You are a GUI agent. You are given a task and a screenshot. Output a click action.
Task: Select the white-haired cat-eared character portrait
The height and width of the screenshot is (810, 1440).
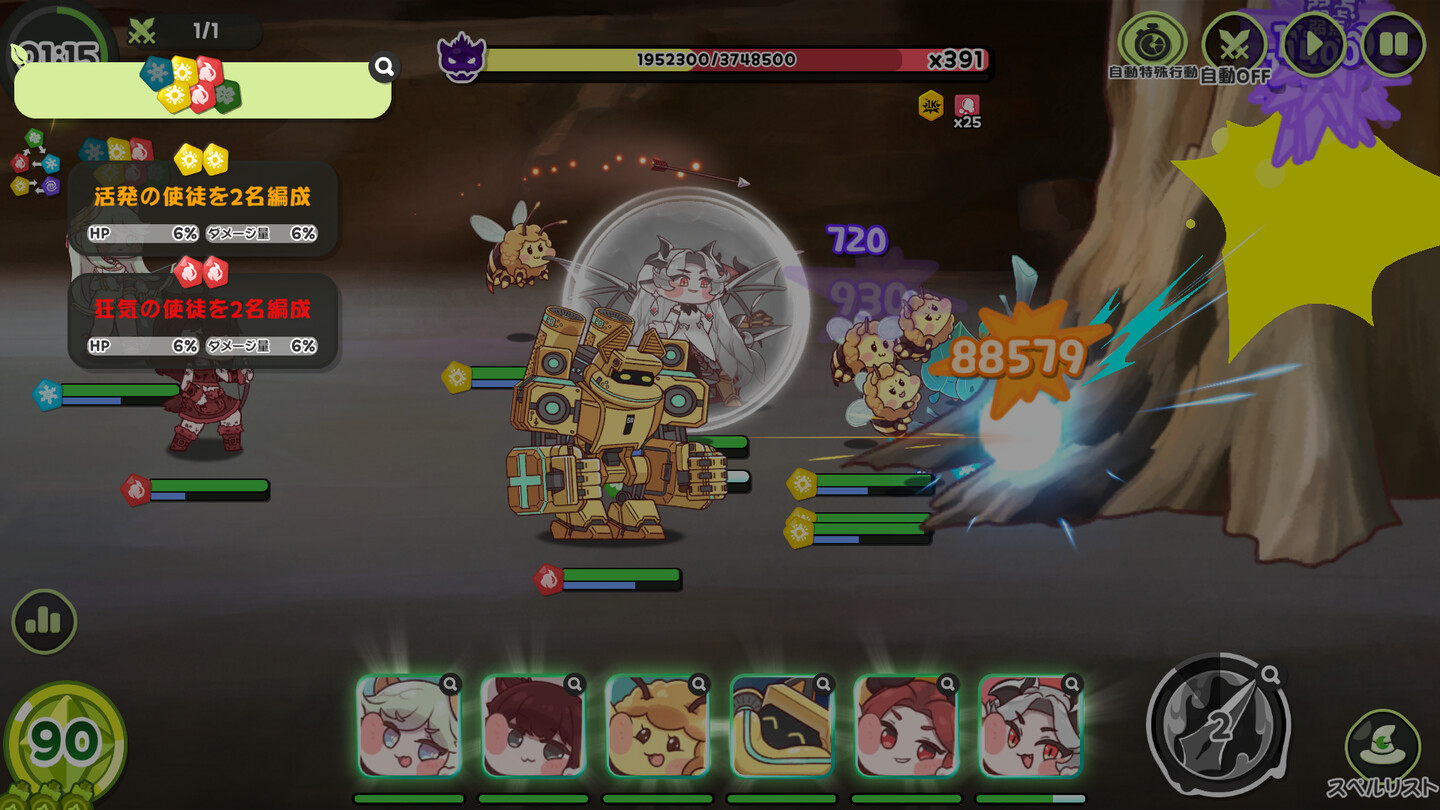409,727
